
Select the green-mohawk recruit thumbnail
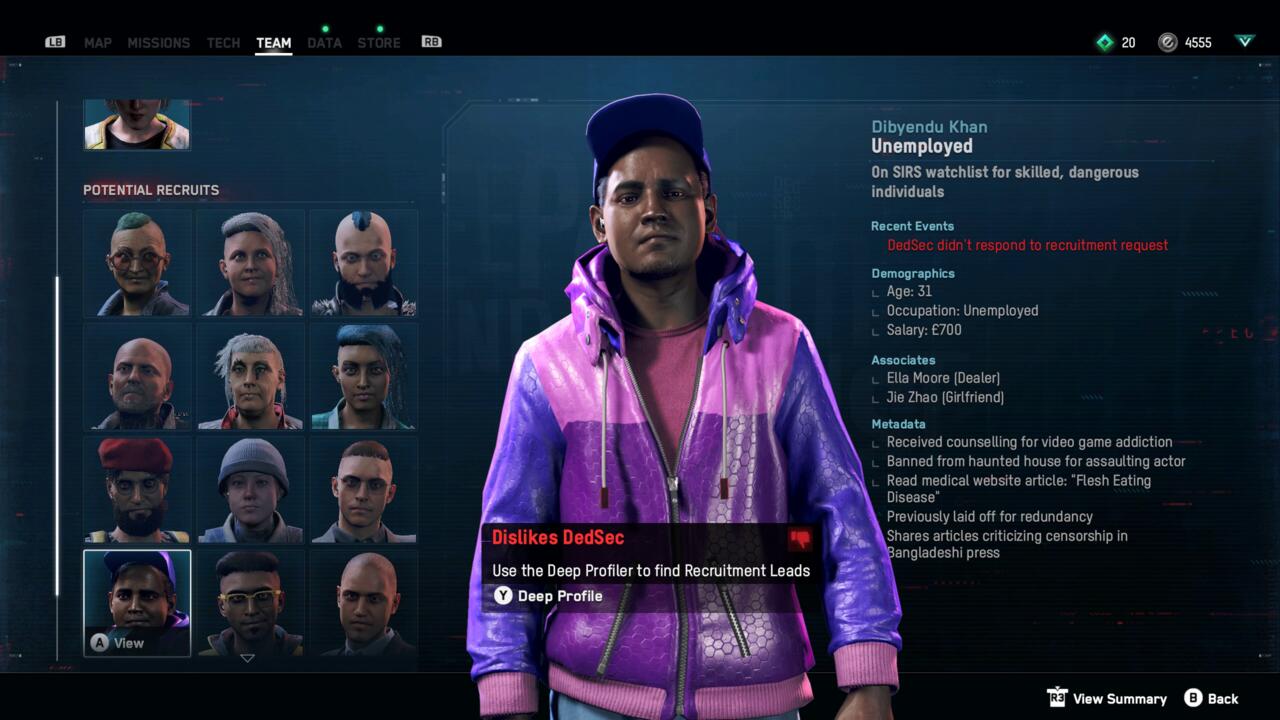[x=137, y=262]
